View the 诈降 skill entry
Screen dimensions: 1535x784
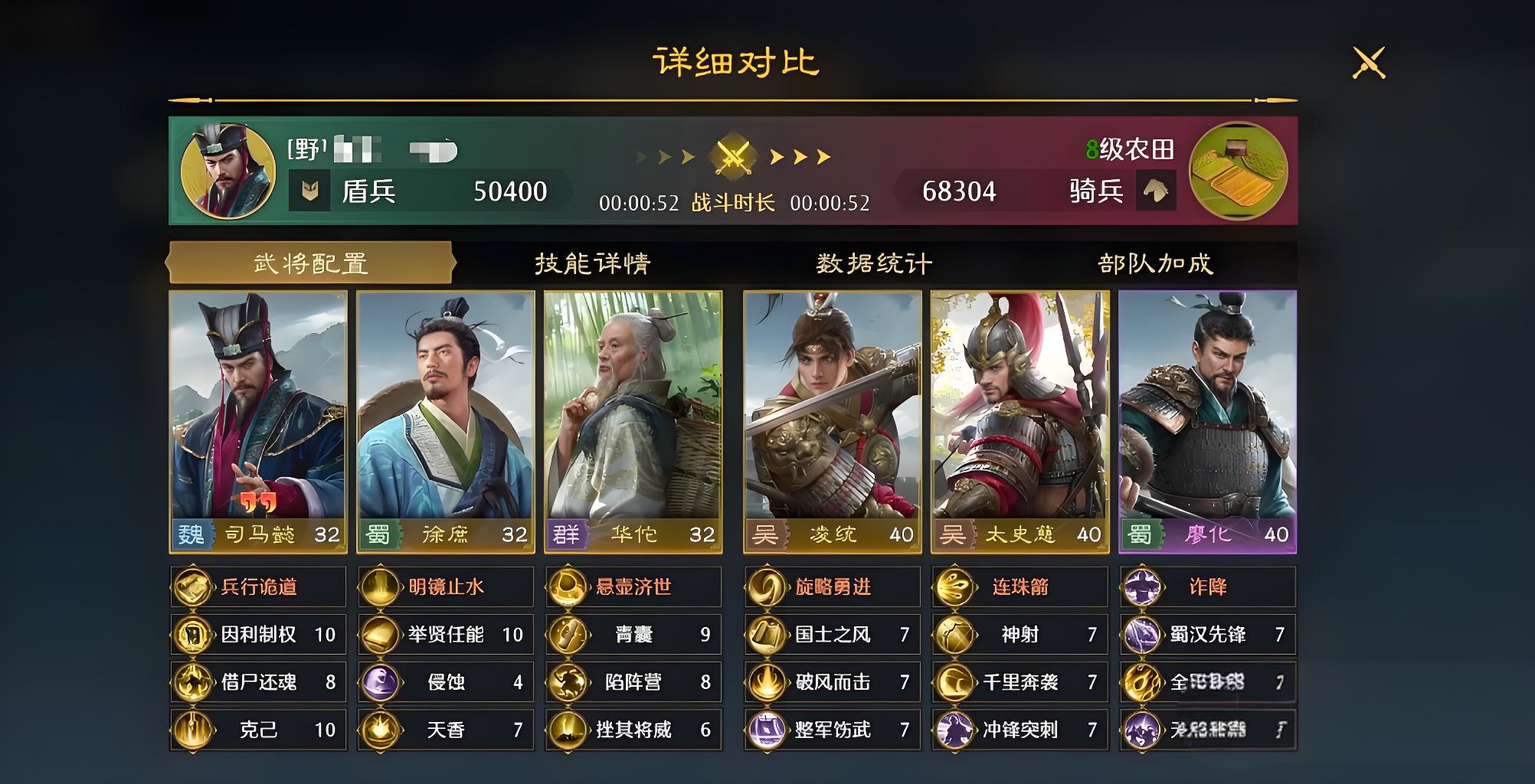pos(1207,587)
